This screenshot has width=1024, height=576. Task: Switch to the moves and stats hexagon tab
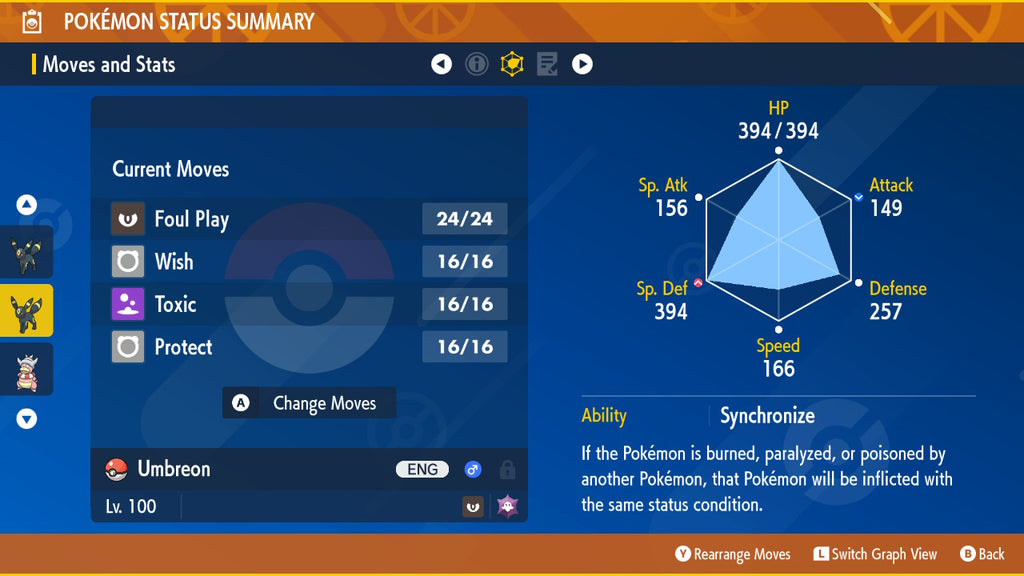point(512,65)
